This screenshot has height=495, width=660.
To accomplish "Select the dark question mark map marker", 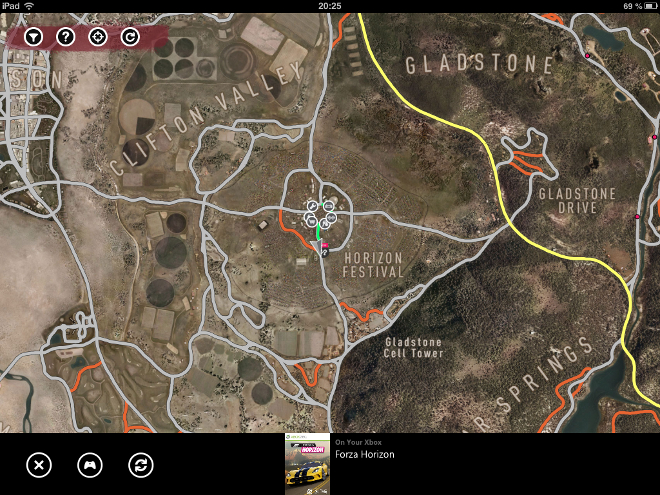I will (x=325, y=252).
